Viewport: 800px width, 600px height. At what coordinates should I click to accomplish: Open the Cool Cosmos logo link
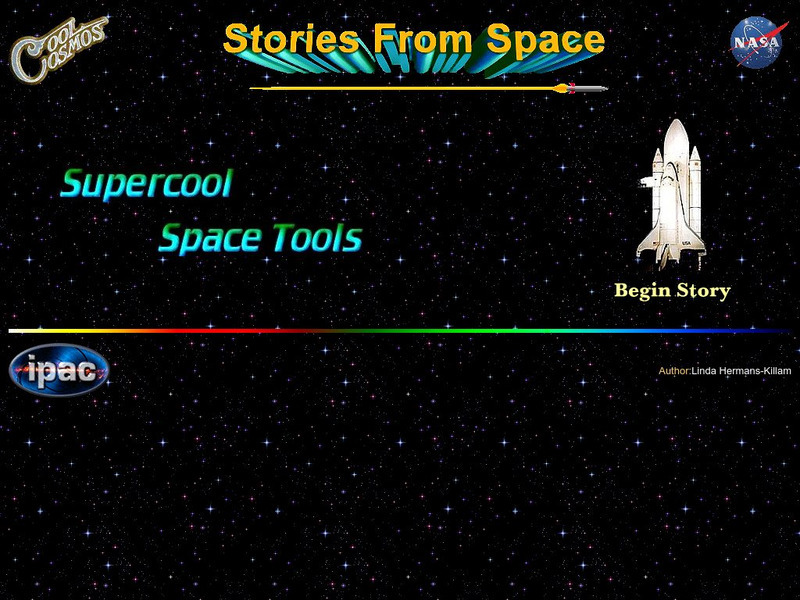tap(59, 46)
